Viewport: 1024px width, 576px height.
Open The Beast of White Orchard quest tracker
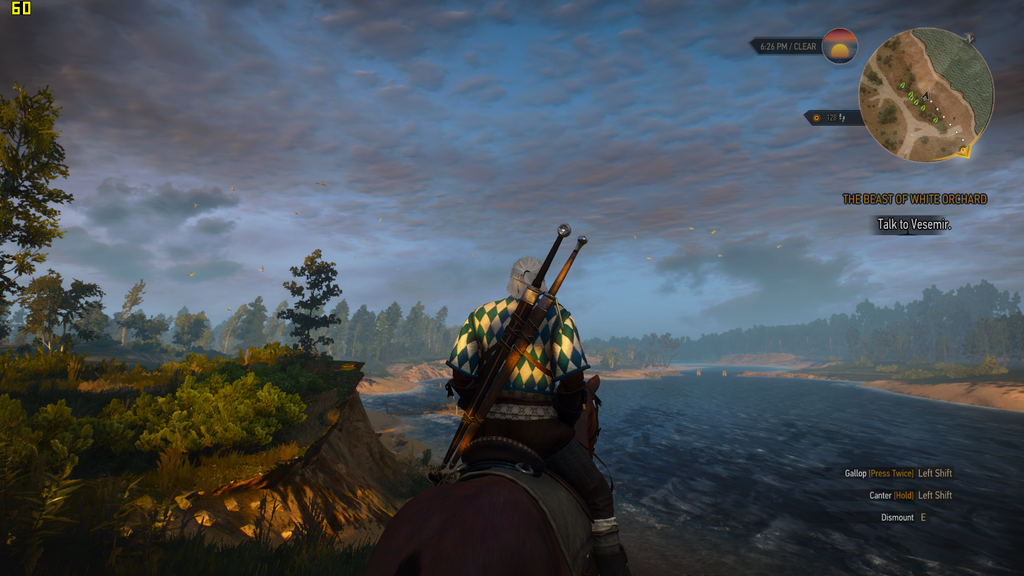914,199
